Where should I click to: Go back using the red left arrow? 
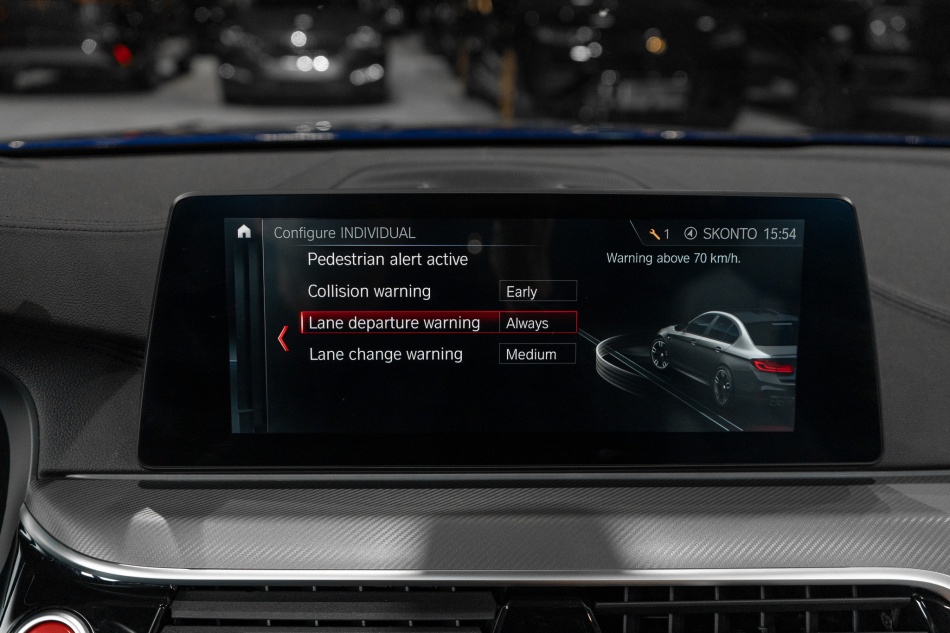(283, 338)
